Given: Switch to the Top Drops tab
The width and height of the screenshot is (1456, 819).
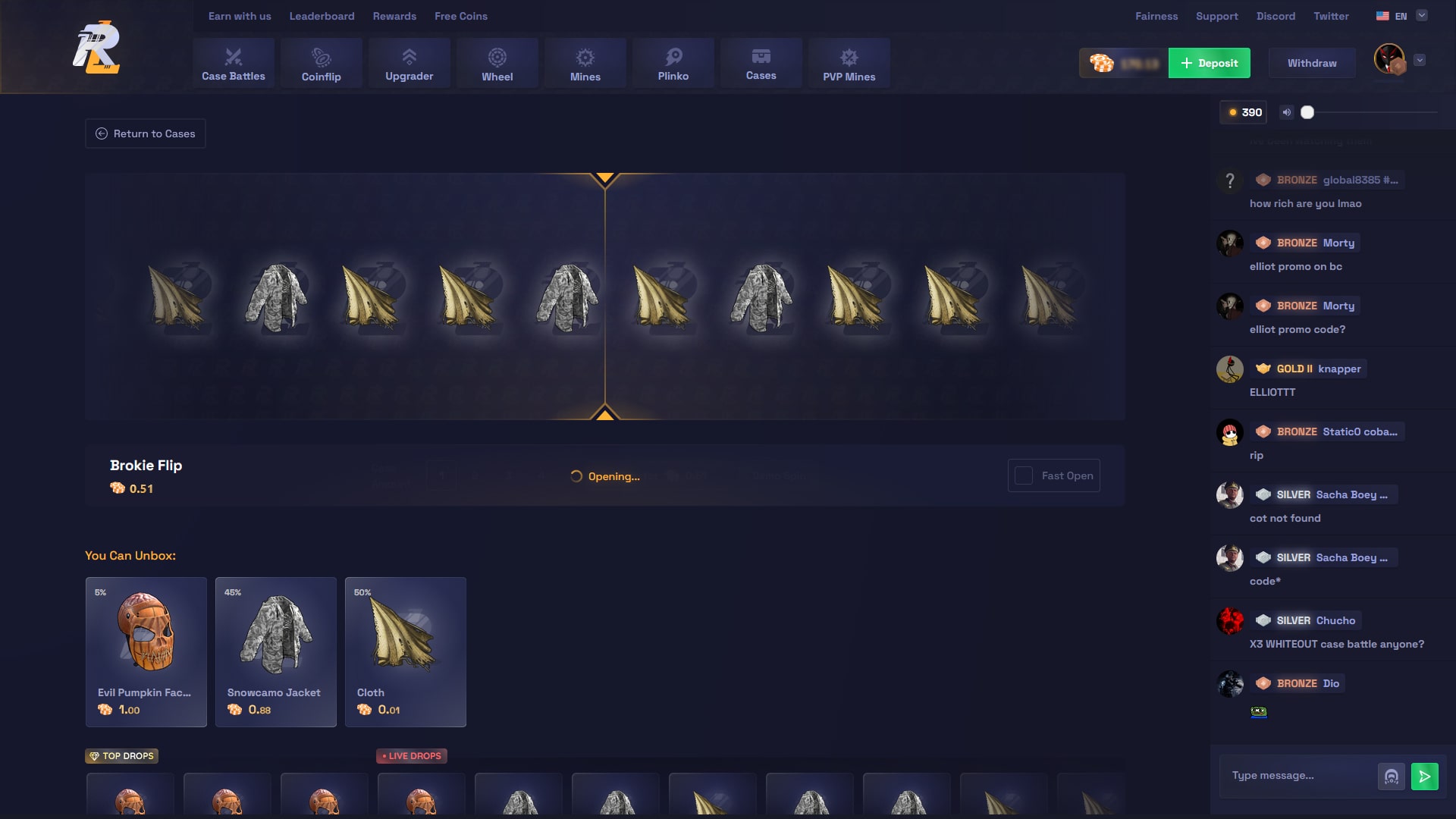Looking at the screenshot, I should (121, 755).
